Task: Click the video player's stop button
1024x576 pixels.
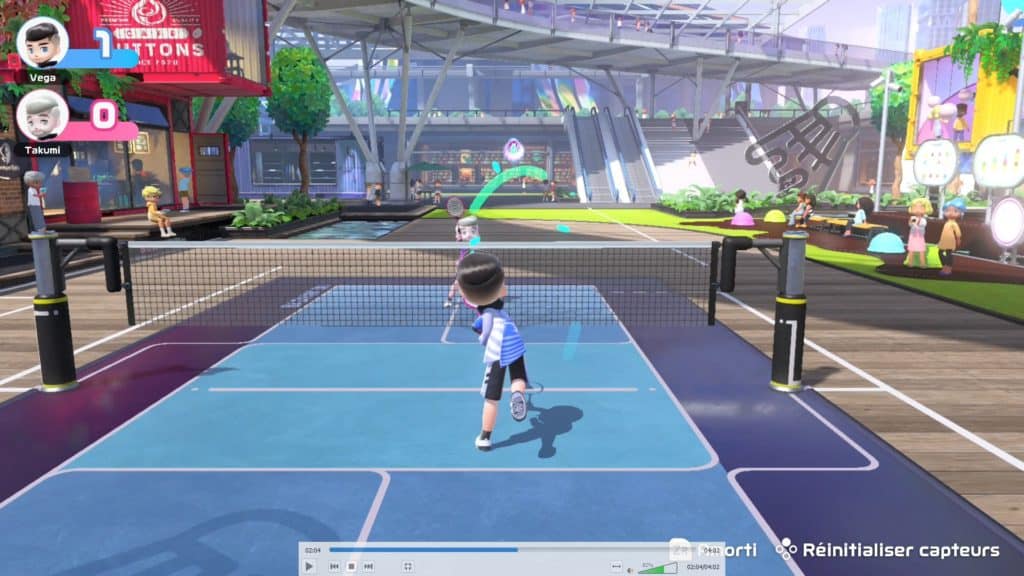Action: point(351,567)
